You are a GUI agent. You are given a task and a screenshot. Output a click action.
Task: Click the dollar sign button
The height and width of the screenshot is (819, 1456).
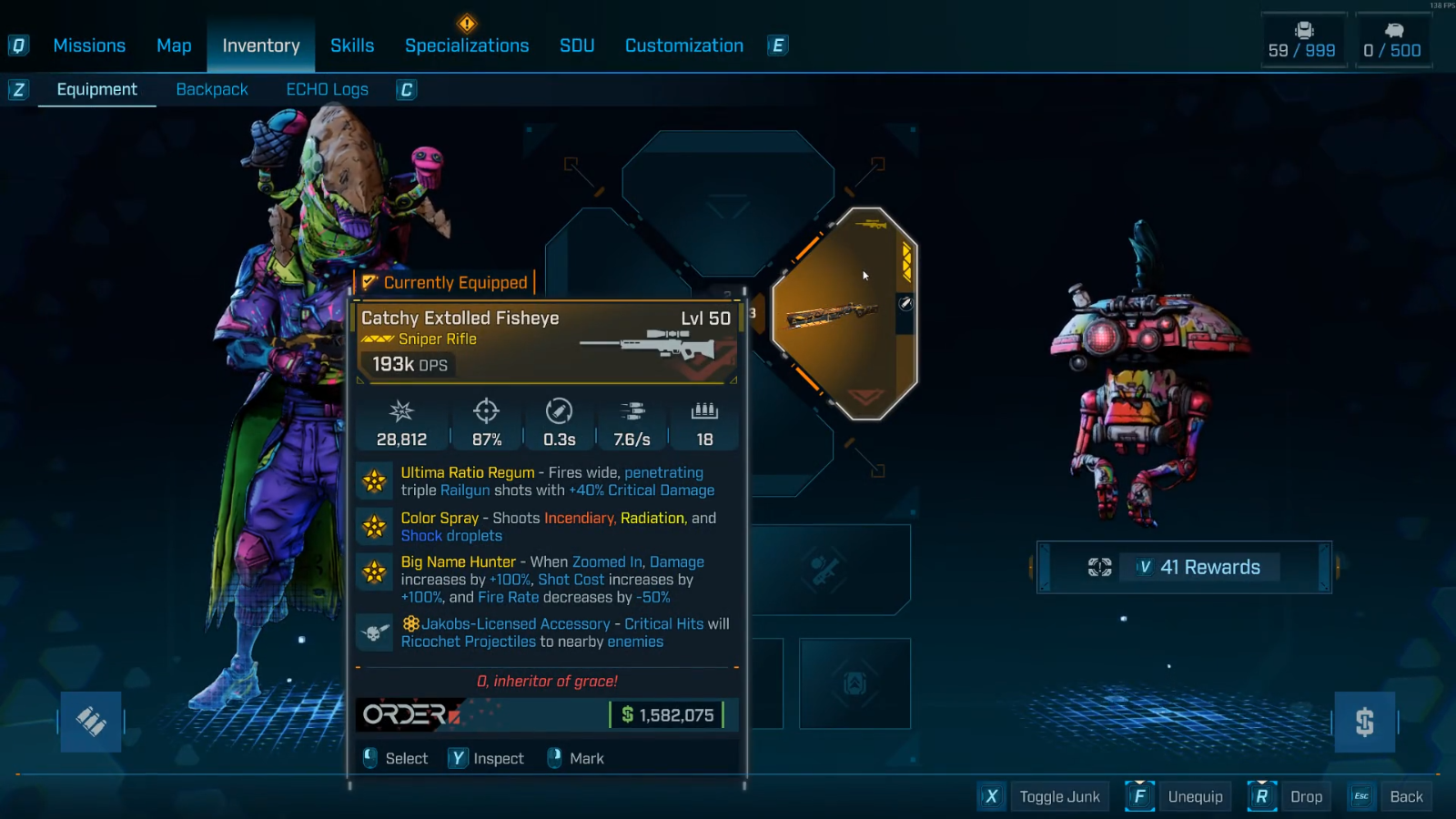coord(1364,722)
